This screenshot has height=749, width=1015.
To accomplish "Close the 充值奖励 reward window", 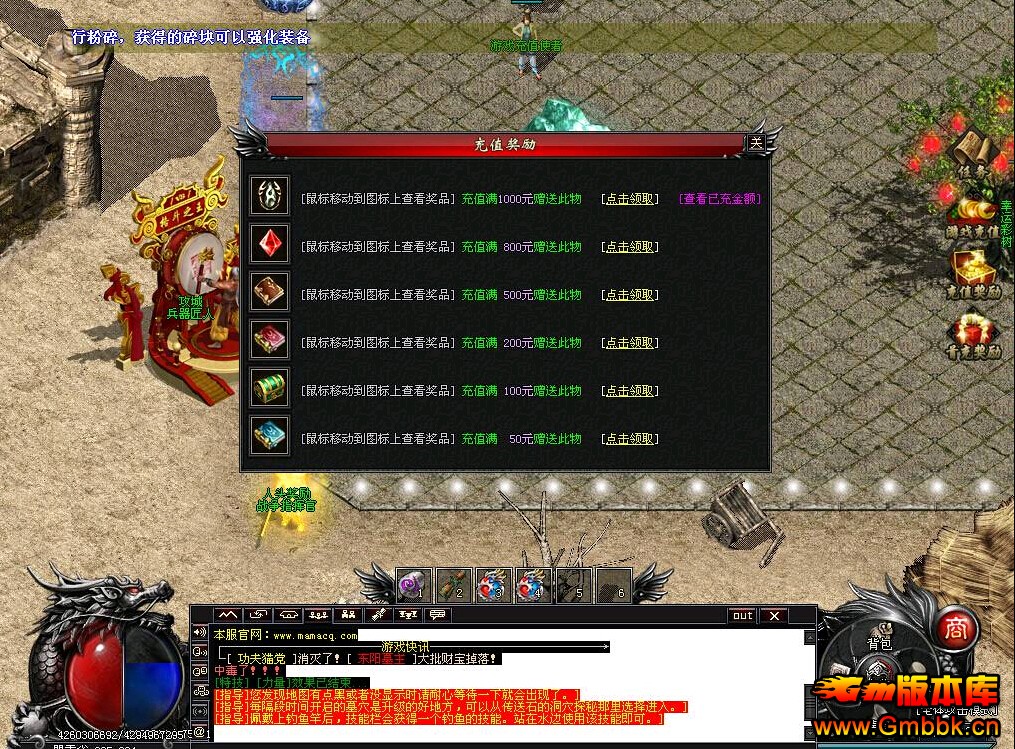I will [756, 143].
